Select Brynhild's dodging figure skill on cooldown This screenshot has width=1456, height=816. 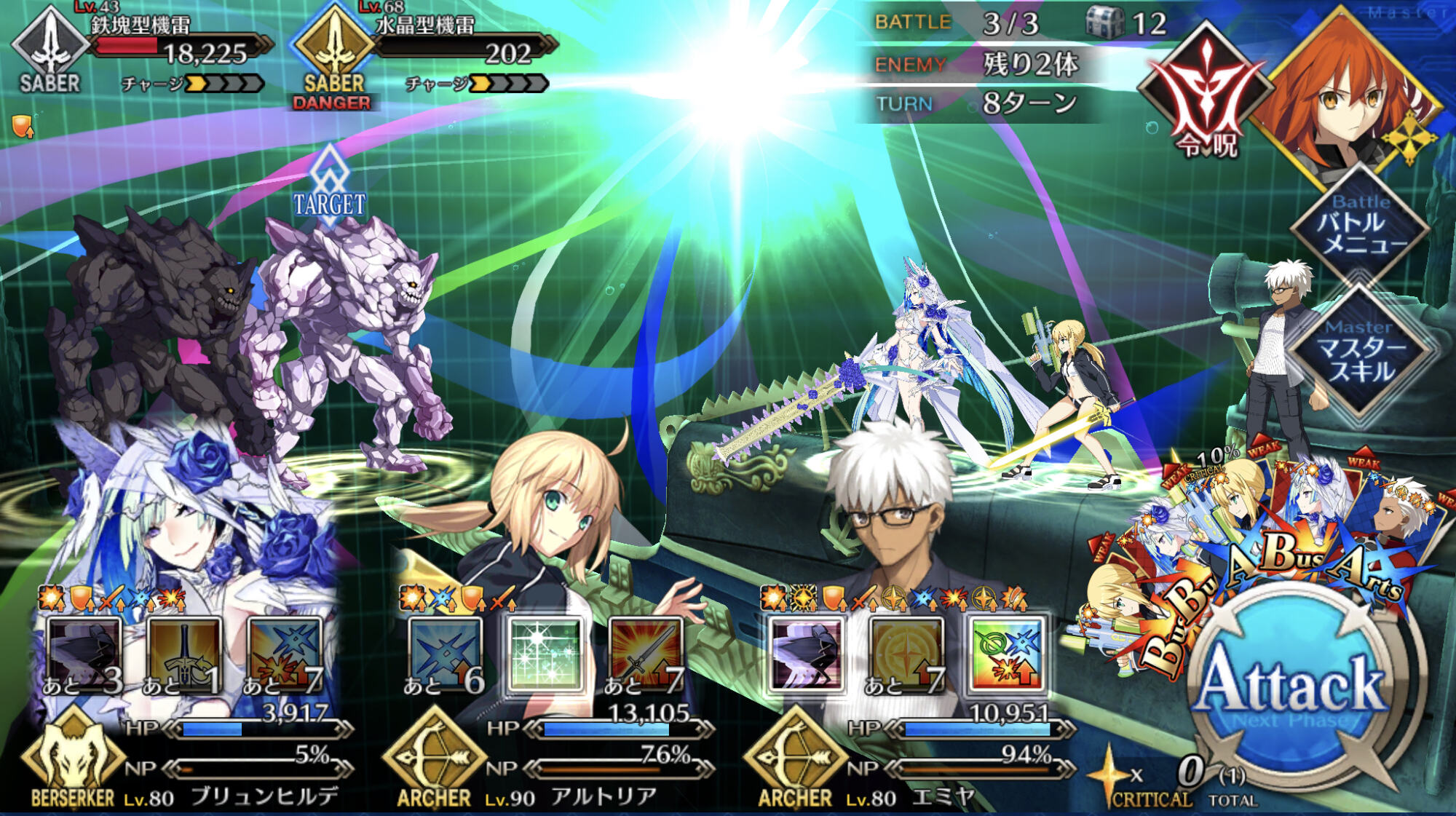[84, 654]
